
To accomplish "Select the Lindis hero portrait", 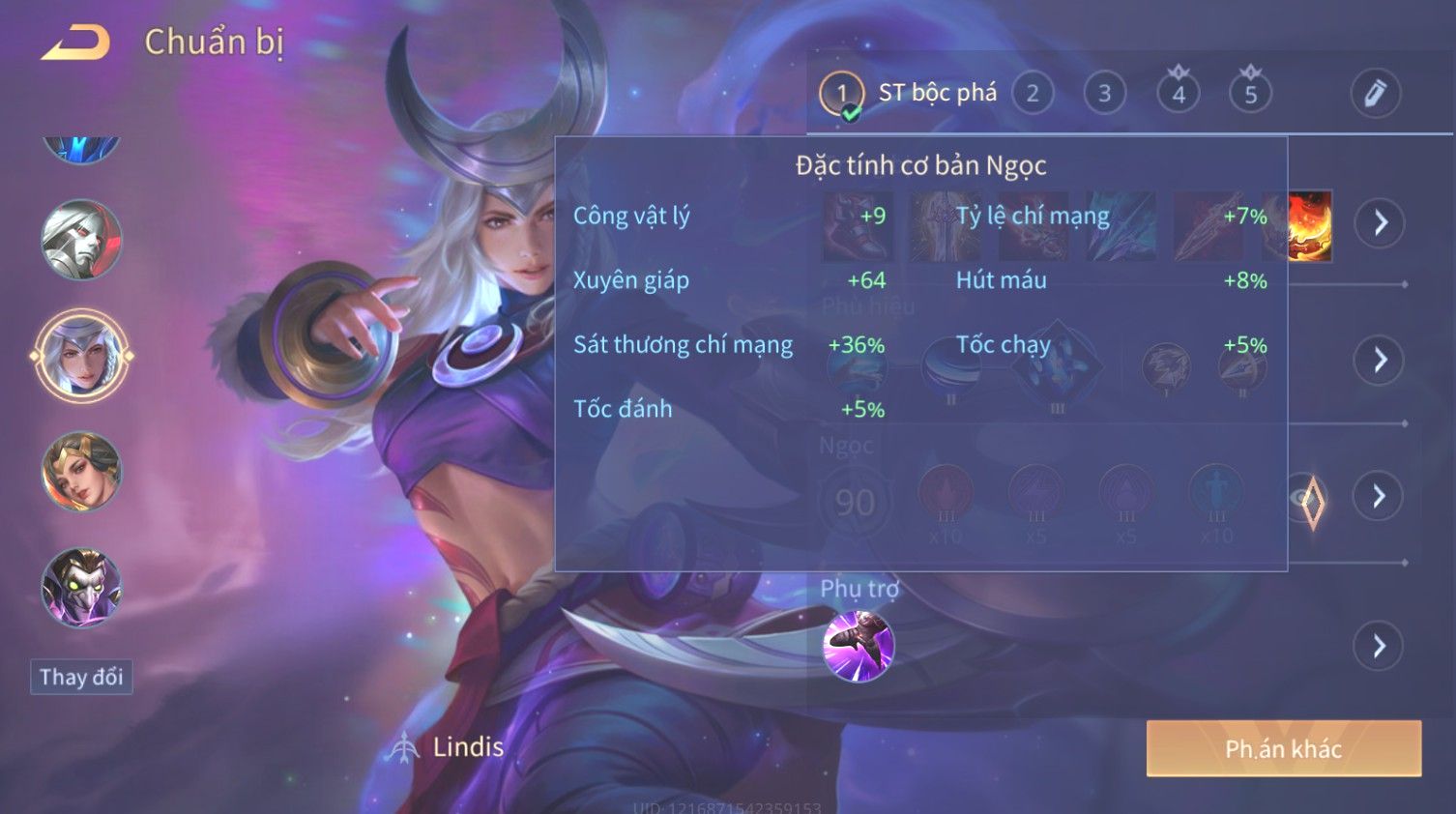I will tap(81, 356).
